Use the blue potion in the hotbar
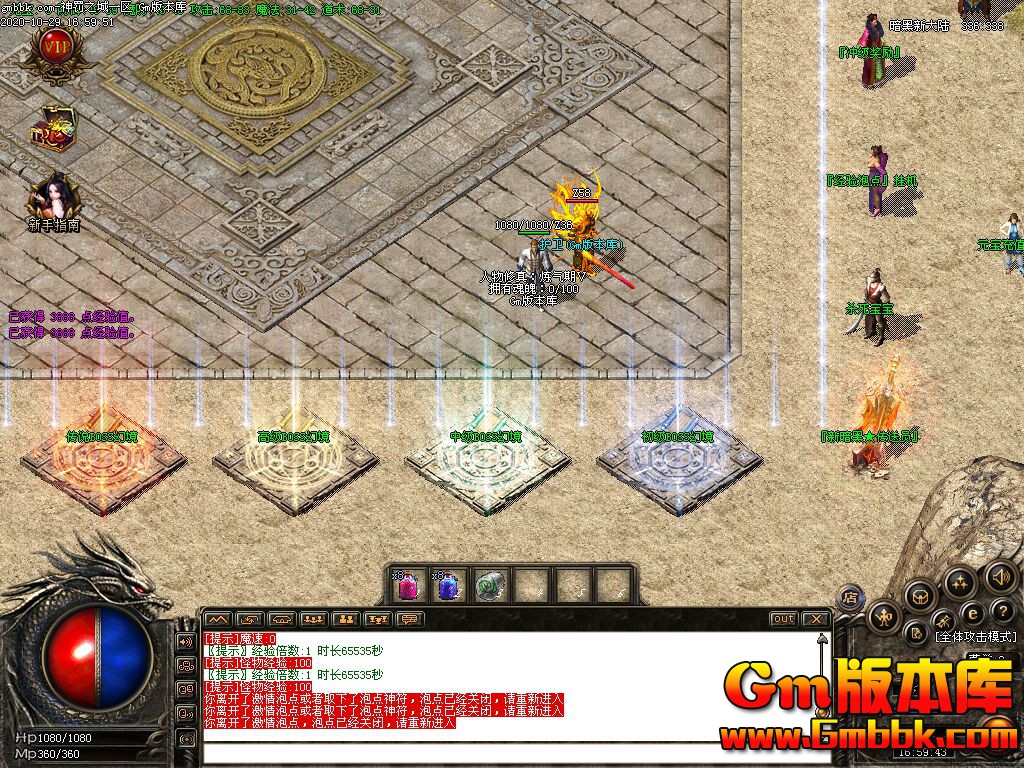1024x768 pixels. (x=447, y=585)
